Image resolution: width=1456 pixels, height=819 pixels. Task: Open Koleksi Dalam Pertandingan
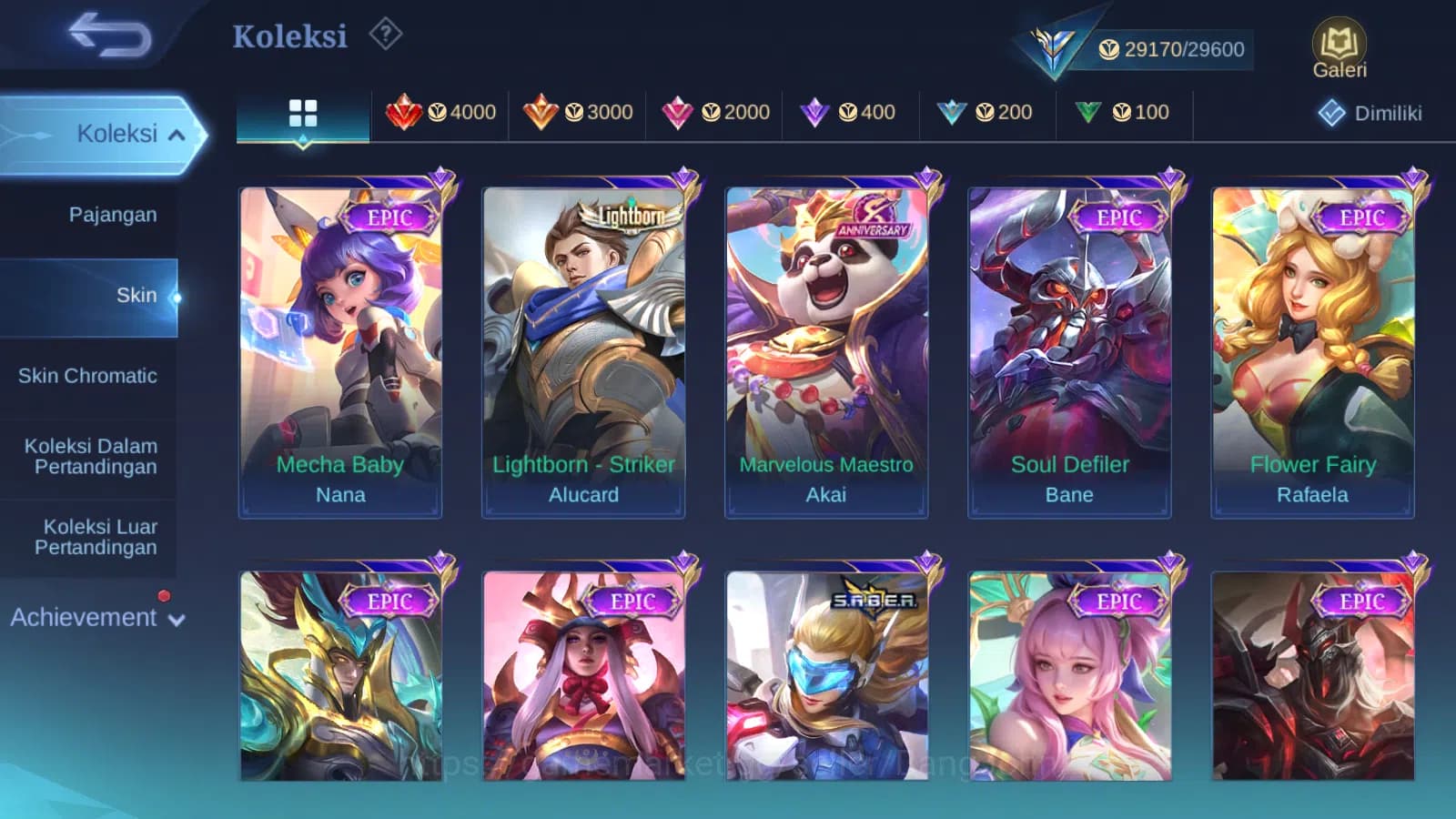coord(89,456)
